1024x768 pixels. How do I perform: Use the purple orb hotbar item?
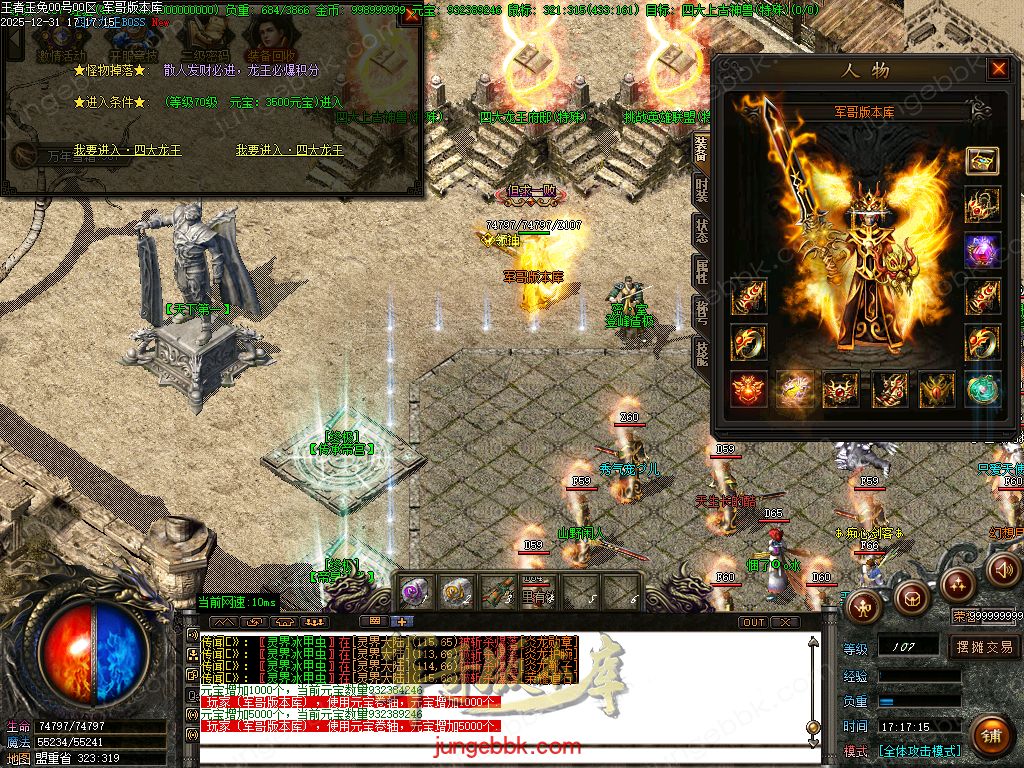tap(415, 592)
